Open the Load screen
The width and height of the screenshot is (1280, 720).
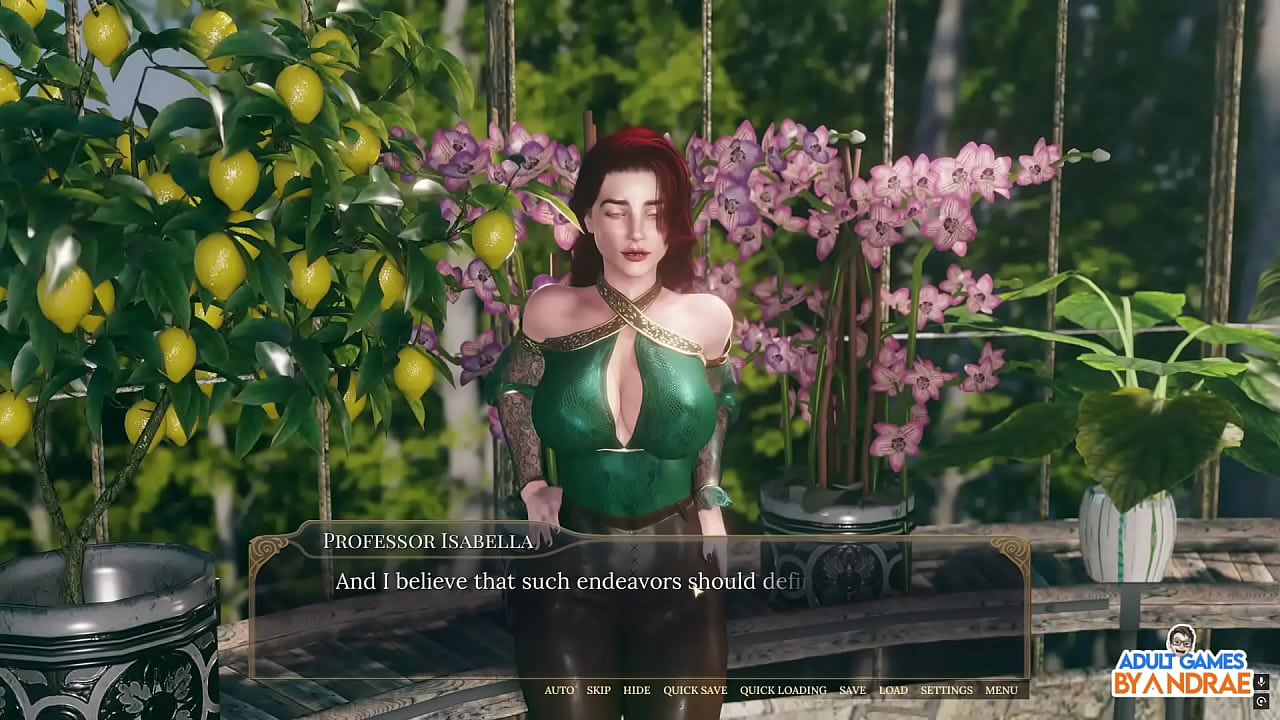coord(893,690)
